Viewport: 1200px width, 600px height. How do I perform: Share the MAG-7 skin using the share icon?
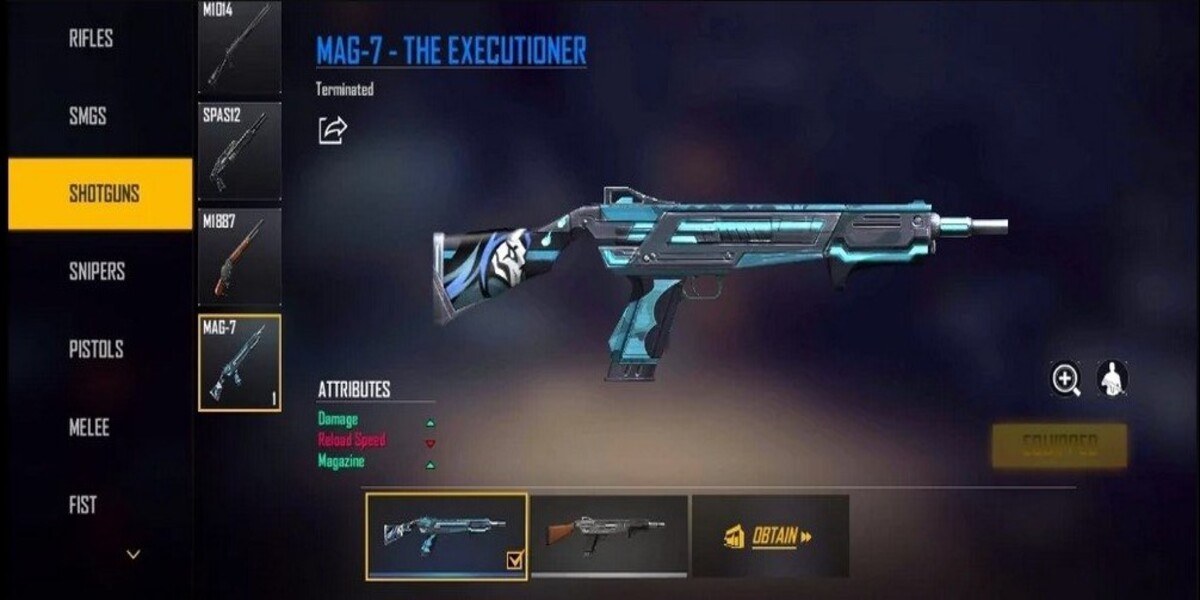point(332,130)
